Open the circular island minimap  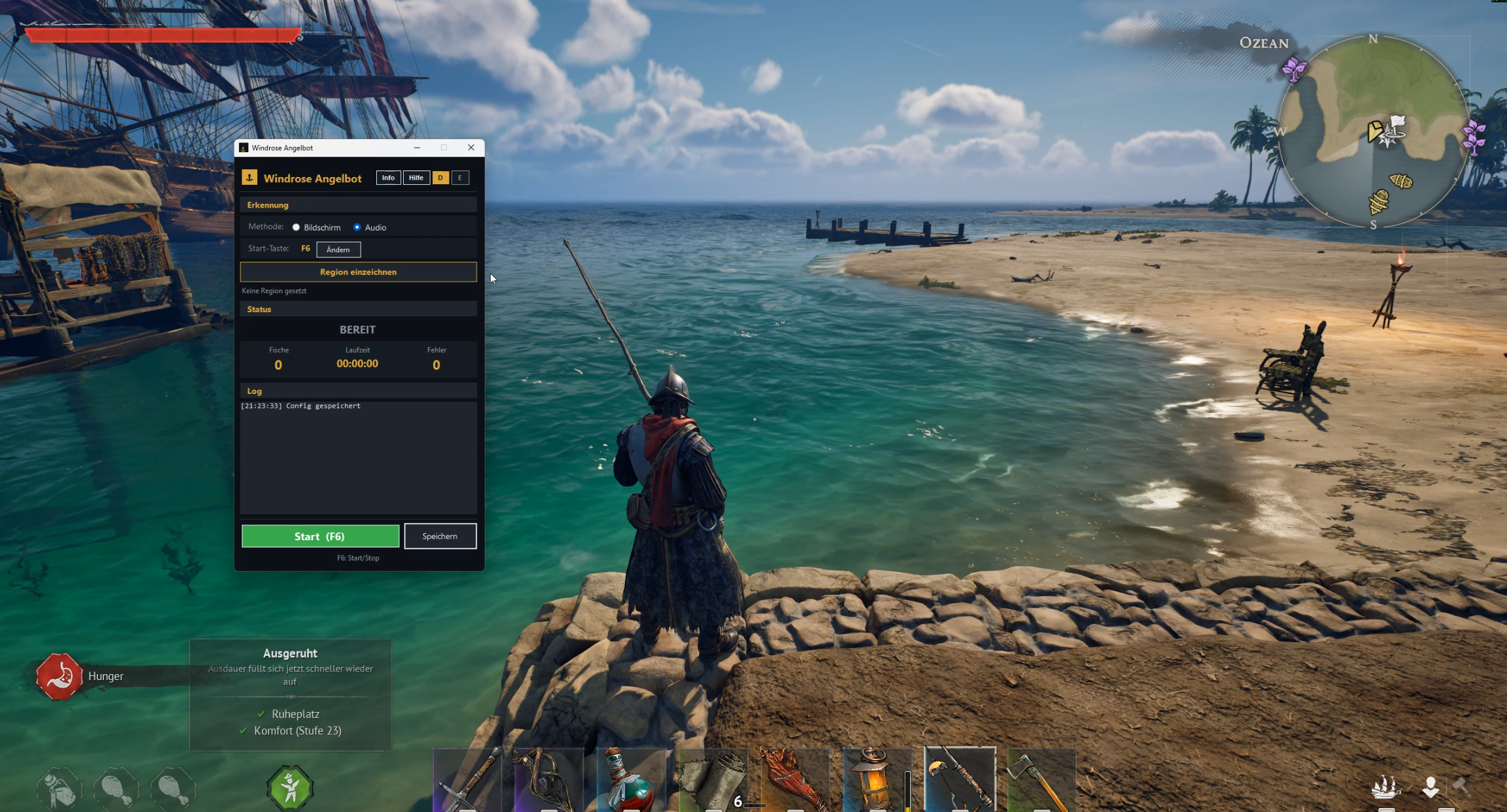click(x=1373, y=131)
